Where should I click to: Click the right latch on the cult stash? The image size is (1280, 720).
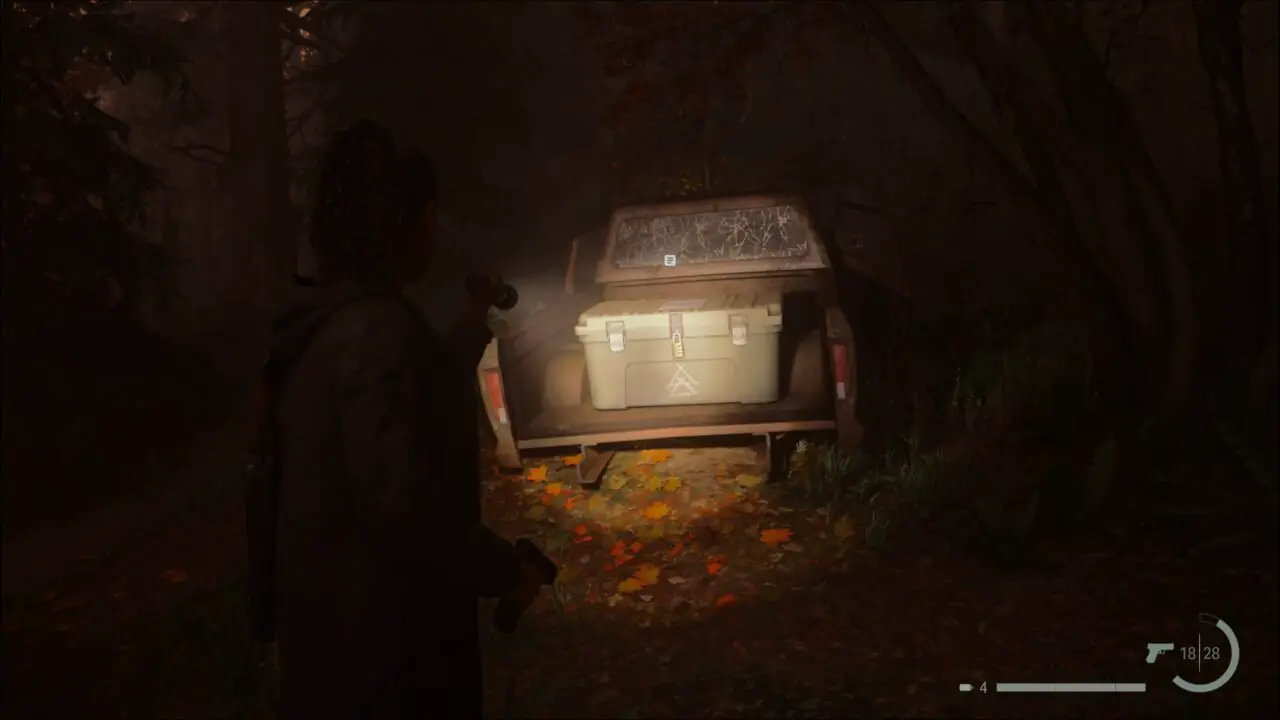tap(739, 331)
